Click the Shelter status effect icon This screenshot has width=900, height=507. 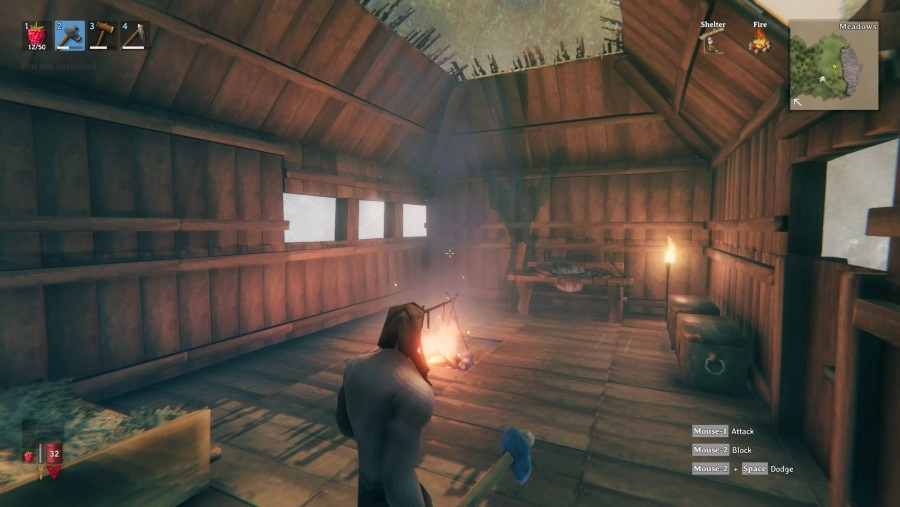[713, 42]
